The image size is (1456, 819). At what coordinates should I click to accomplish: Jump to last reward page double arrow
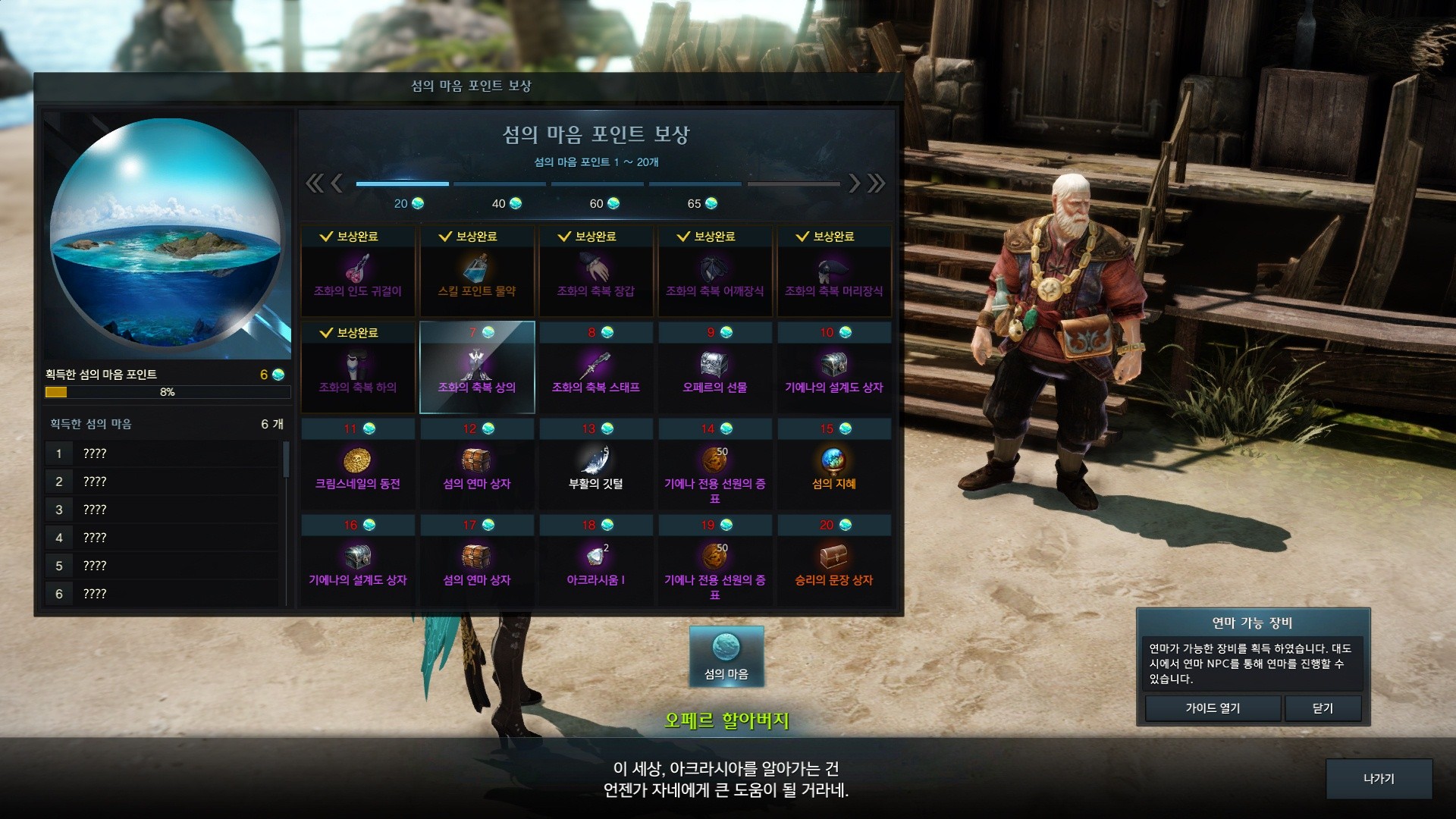(x=877, y=183)
